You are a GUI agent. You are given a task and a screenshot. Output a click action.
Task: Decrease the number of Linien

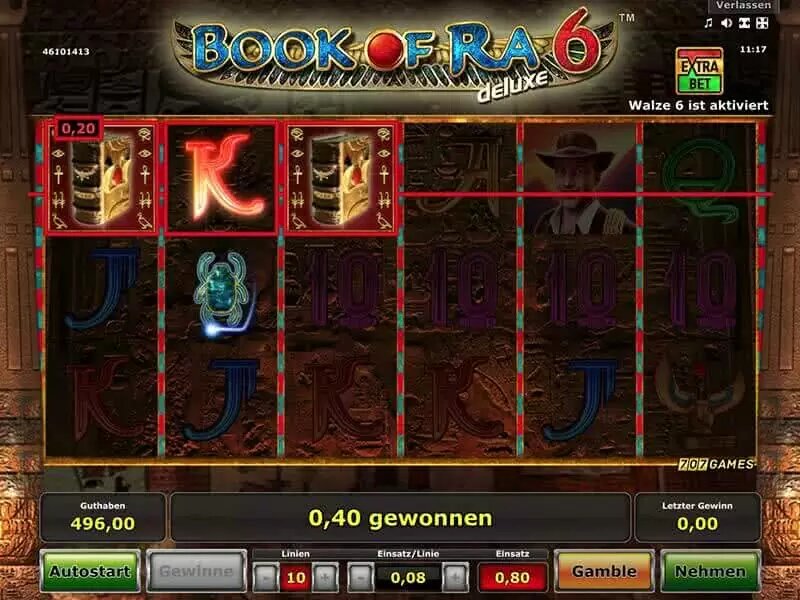[263, 576]
